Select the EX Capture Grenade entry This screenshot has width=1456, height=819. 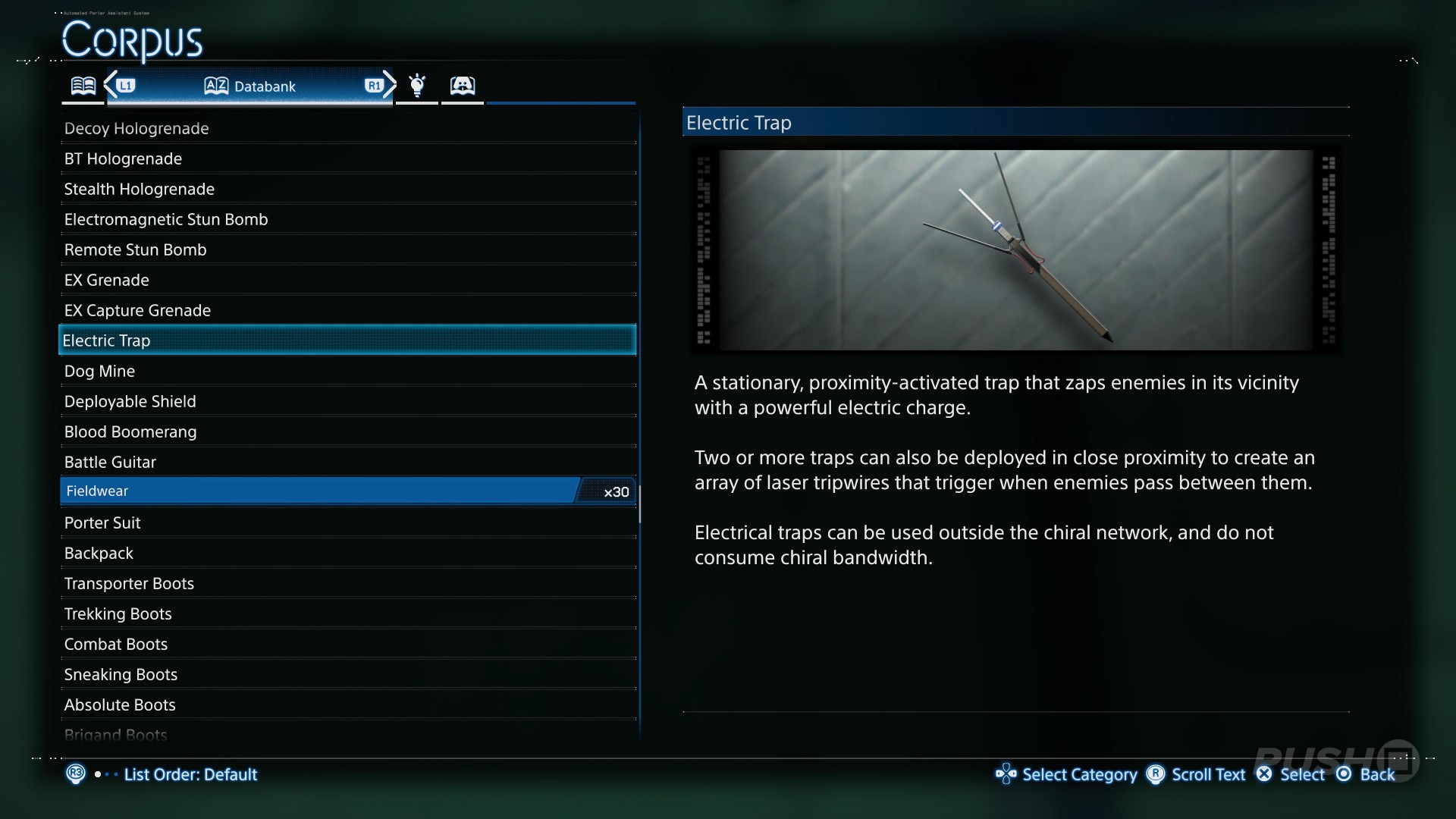[x=137, y=310]
